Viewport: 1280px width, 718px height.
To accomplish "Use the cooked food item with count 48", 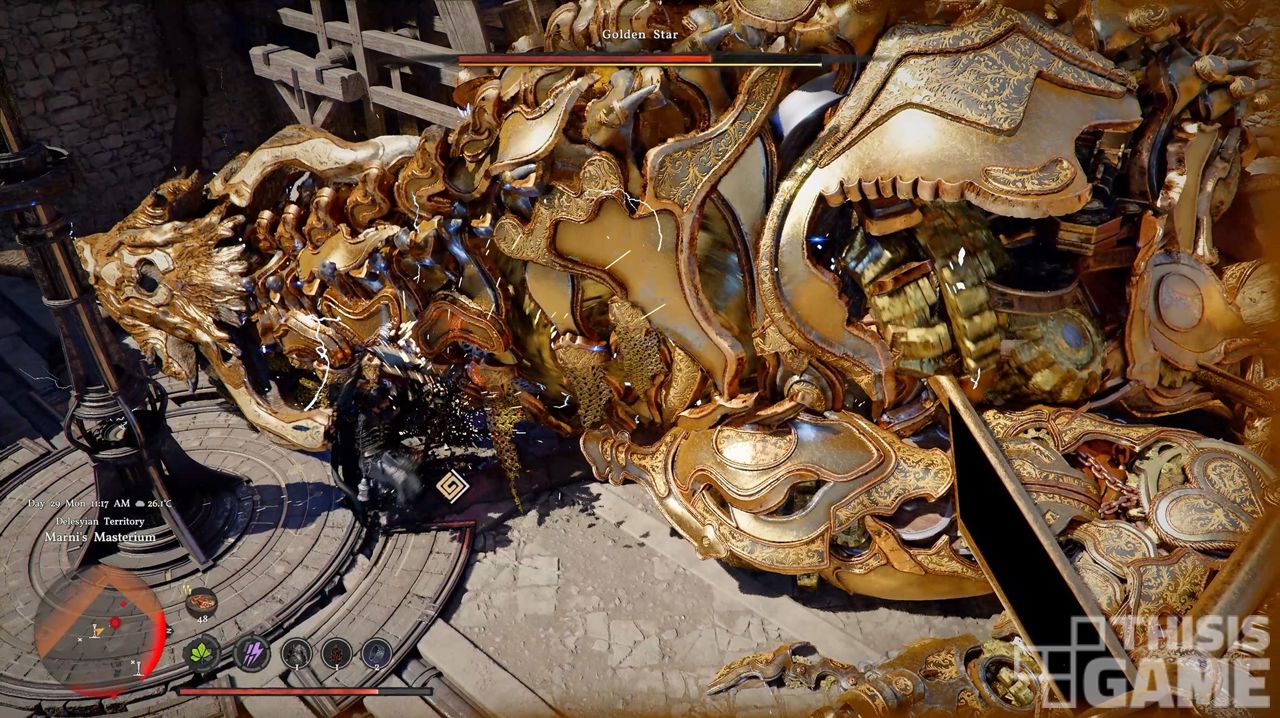I will tap(201, 602).
